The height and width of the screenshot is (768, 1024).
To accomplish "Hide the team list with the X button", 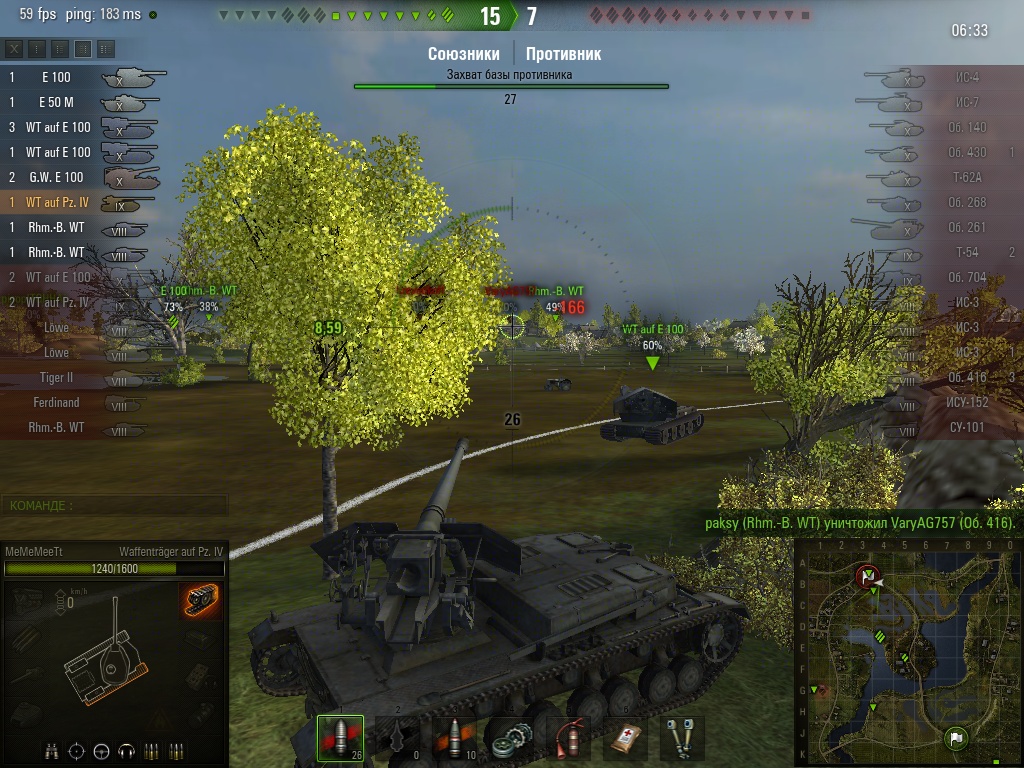I will [x=14, y=48].
